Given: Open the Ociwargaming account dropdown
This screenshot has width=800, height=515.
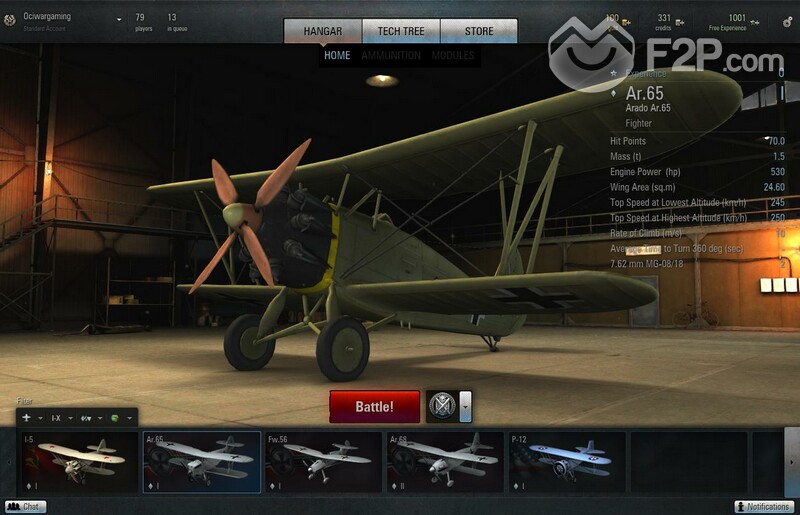Looking at the screenshot, I should click(118, 19).
